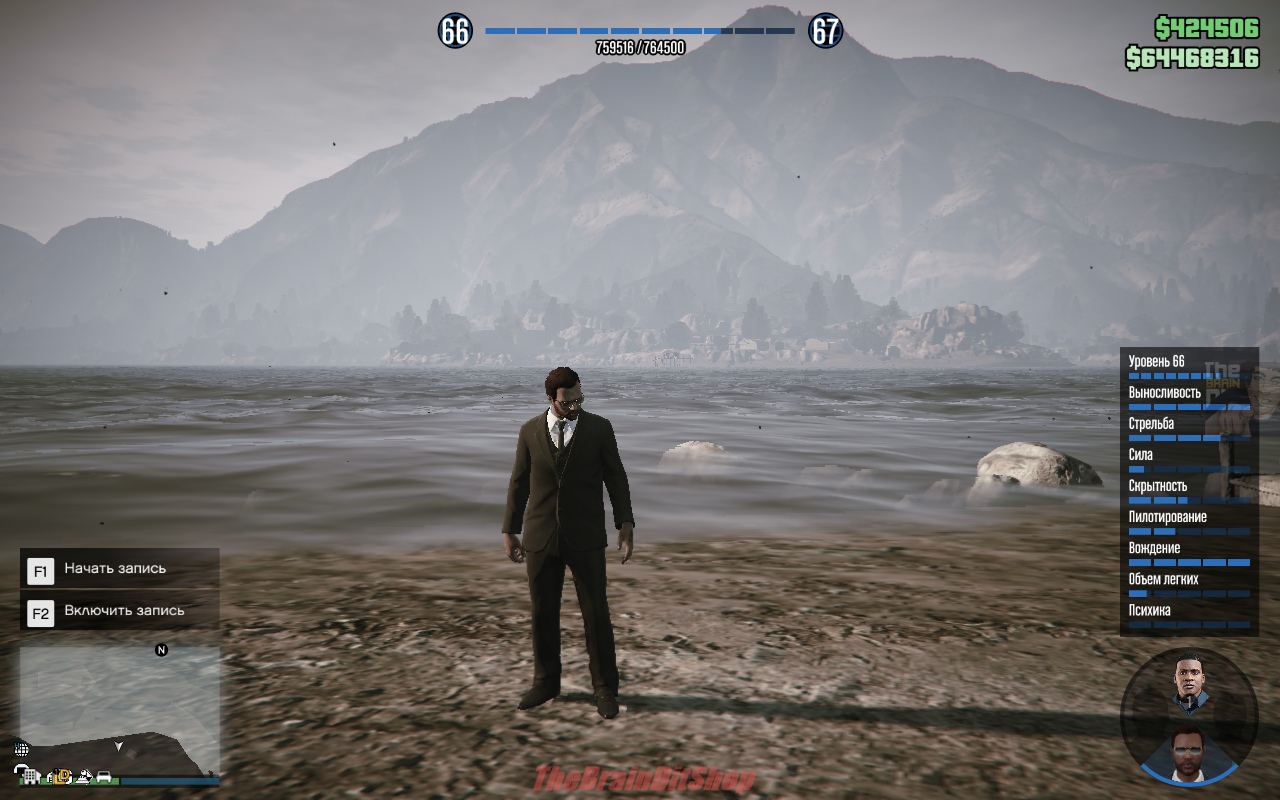
Task: Click the globe blip on the minimap
Action: coord(22,748)
